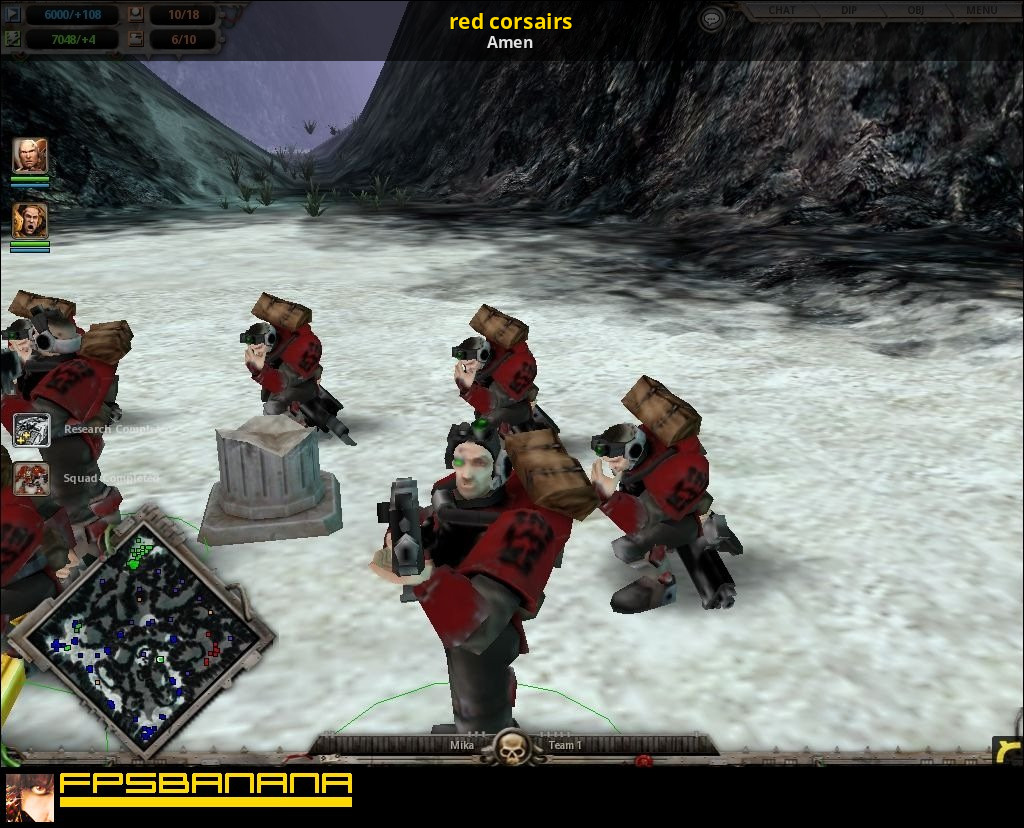Show the OBJ objectives panel

coord(916,11)
